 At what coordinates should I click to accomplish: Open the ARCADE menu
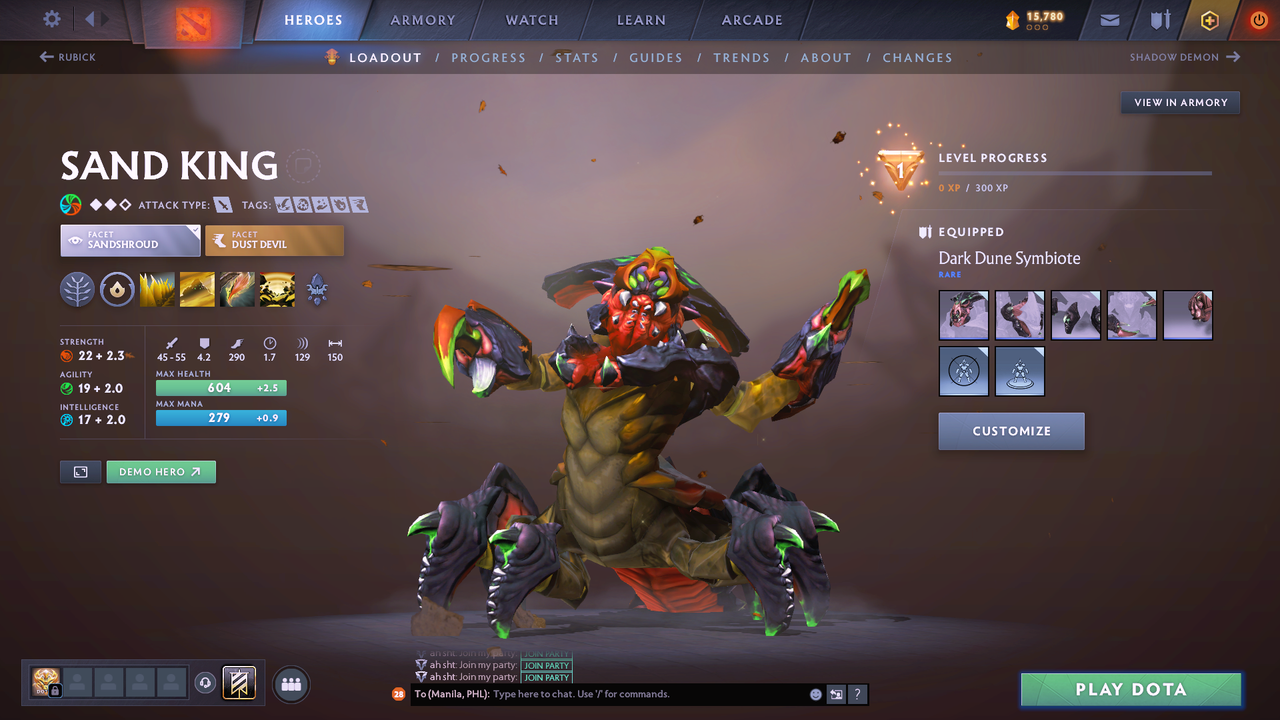[x=751, y=19]
